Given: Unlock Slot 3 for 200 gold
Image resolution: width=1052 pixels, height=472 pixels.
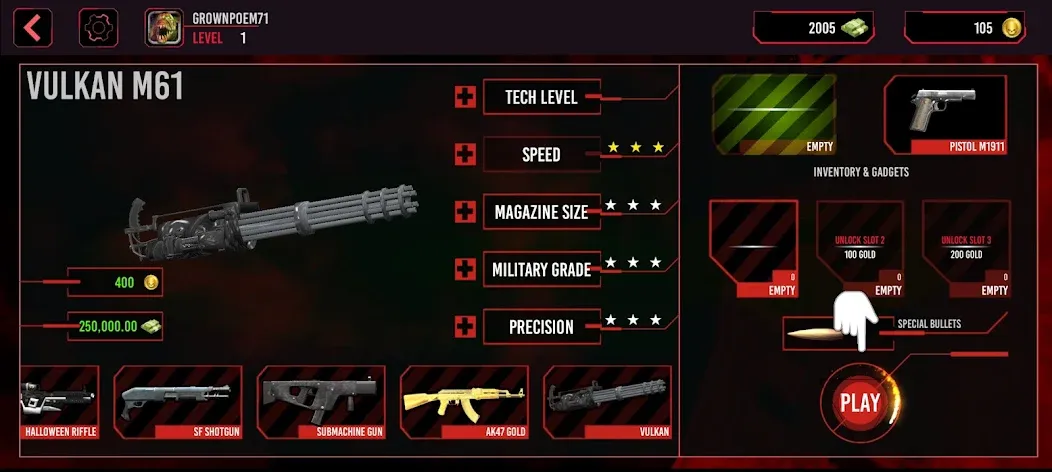Looking at the screenshot, I should 965,249.
